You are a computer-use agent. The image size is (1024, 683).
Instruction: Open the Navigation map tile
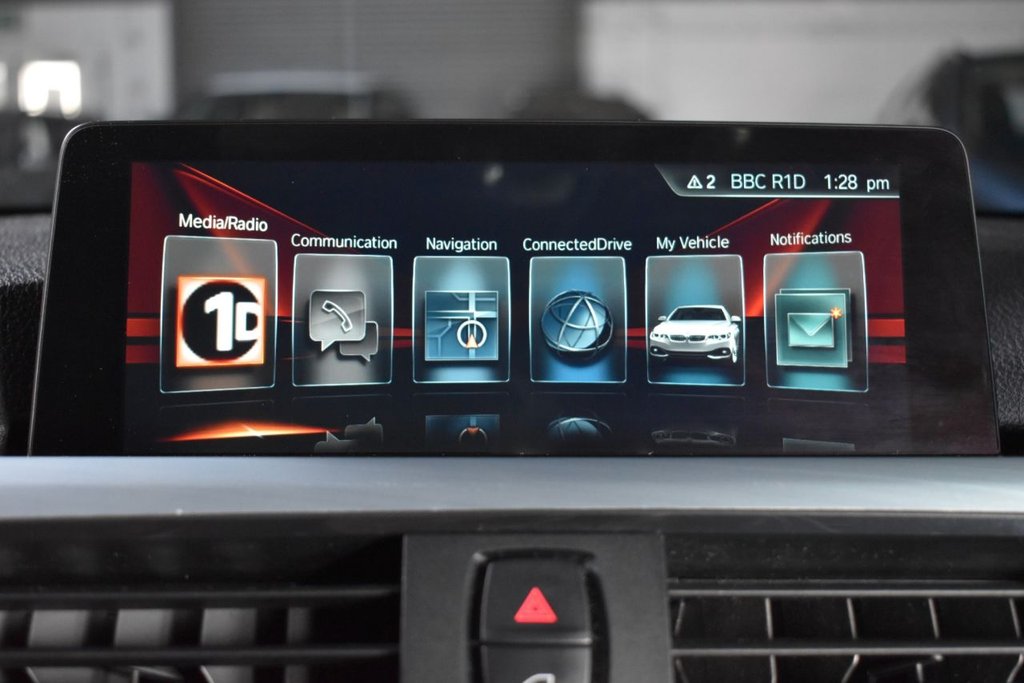[x=460, y=320]
